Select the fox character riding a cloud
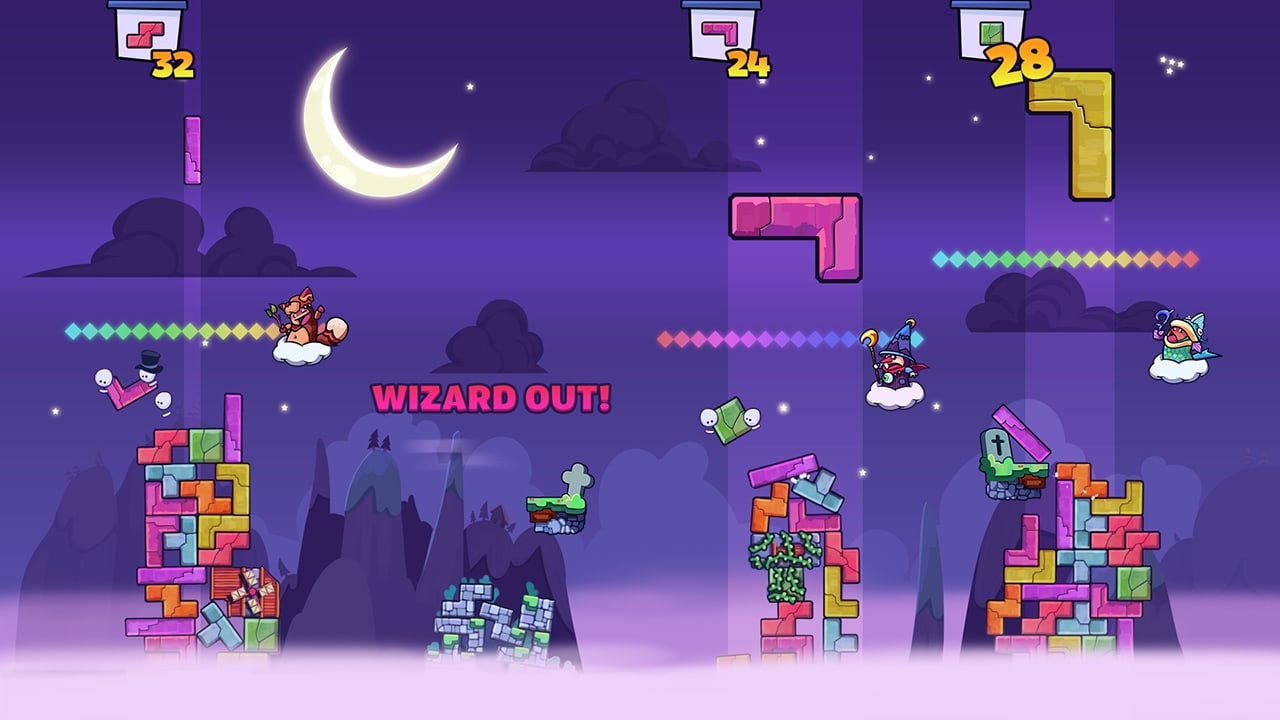 pos(300,315)
